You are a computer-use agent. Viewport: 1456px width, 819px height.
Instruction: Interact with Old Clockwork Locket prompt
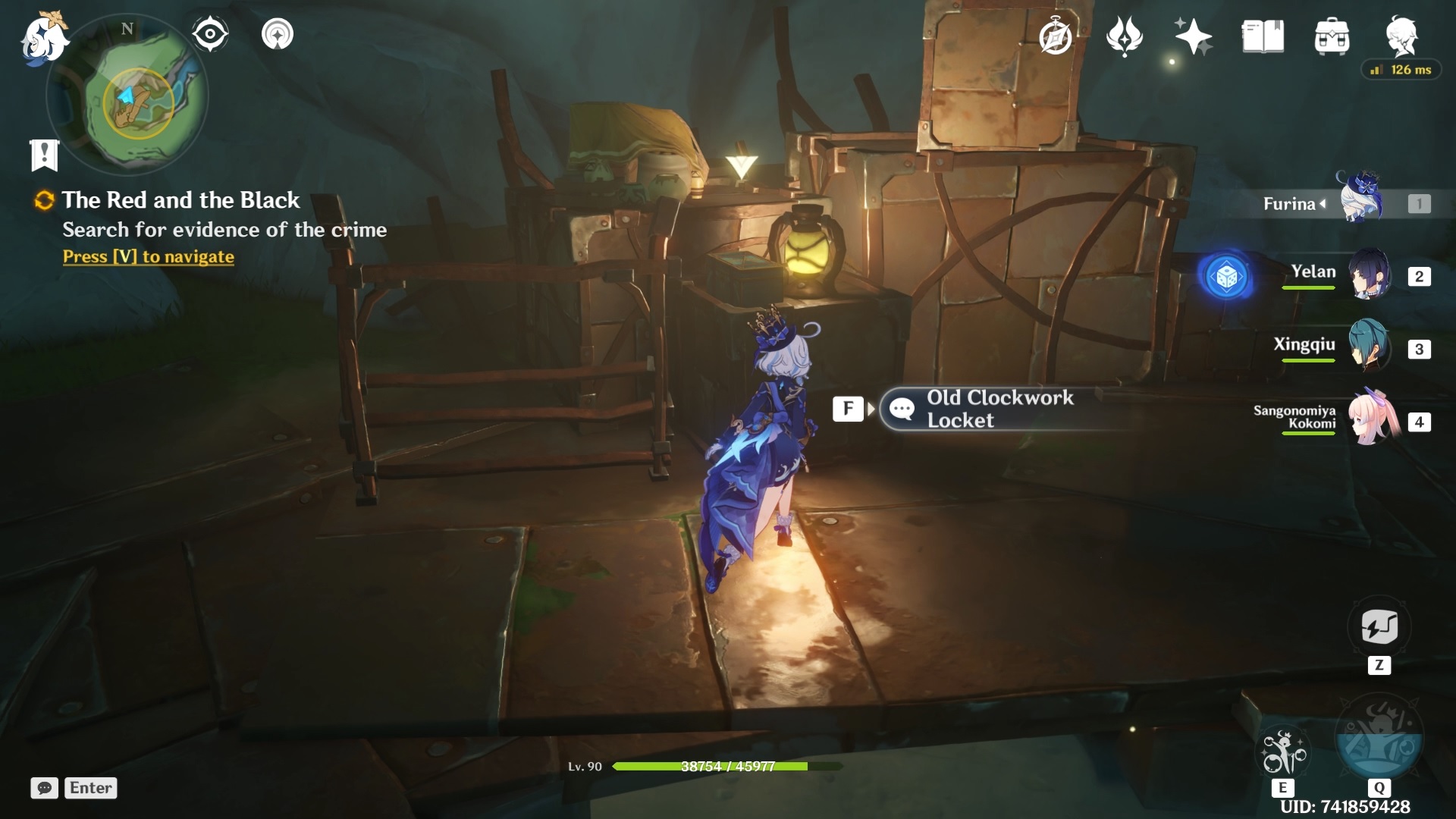pyautogui.click(x=986, y=409)
